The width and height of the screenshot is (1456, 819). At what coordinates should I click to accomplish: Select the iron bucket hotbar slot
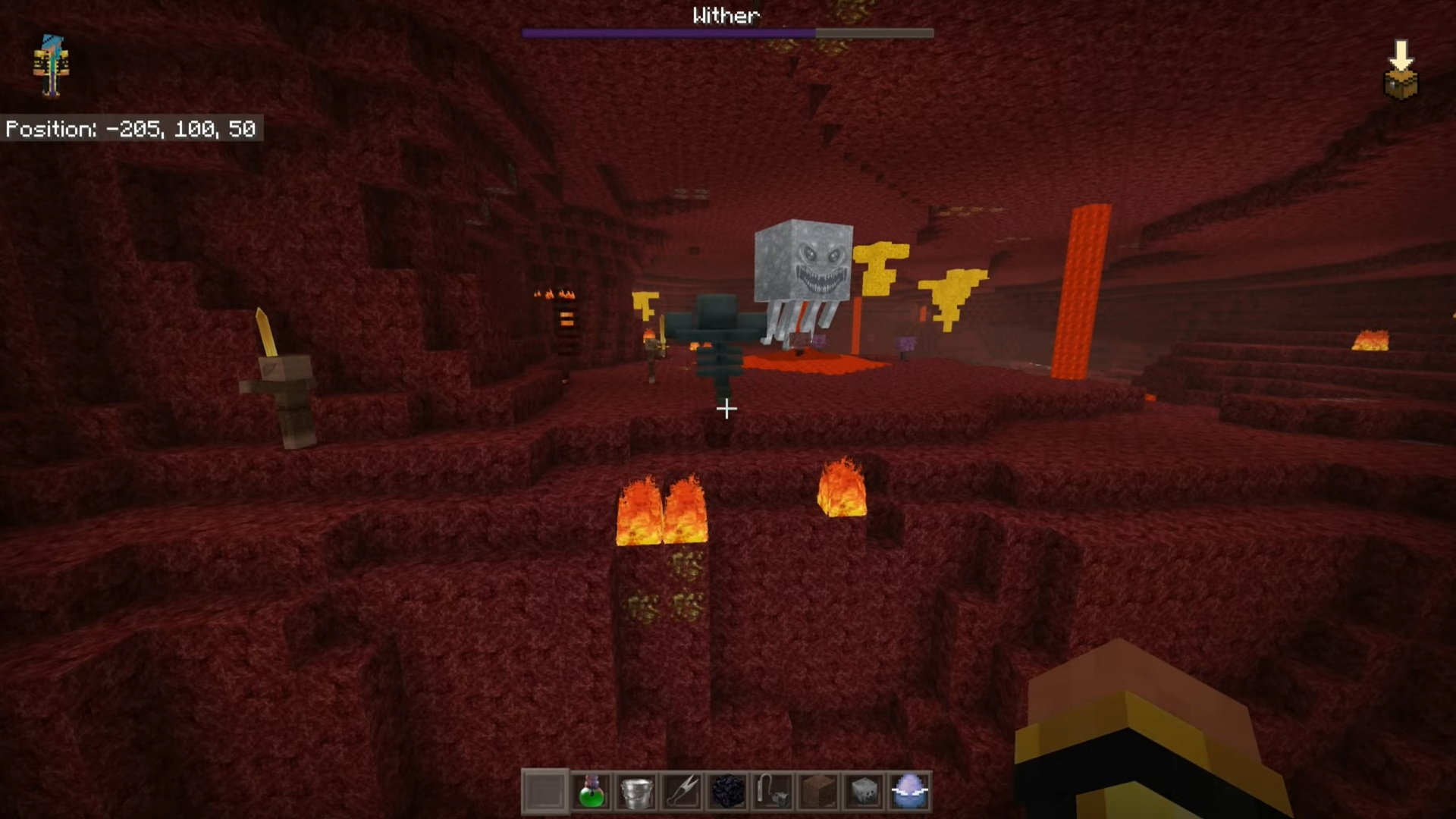point(636,791)
